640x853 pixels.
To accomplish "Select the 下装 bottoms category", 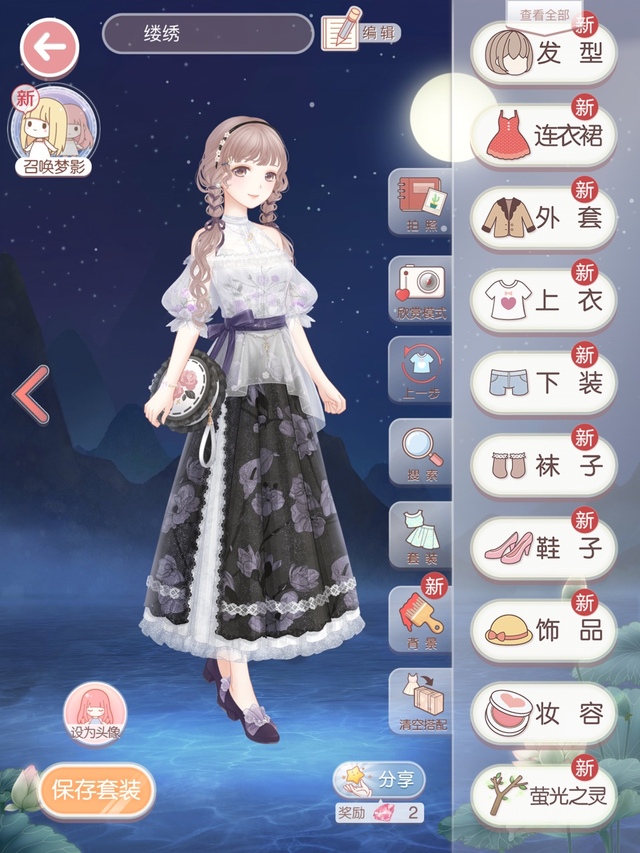I will (x=544, y=382).
